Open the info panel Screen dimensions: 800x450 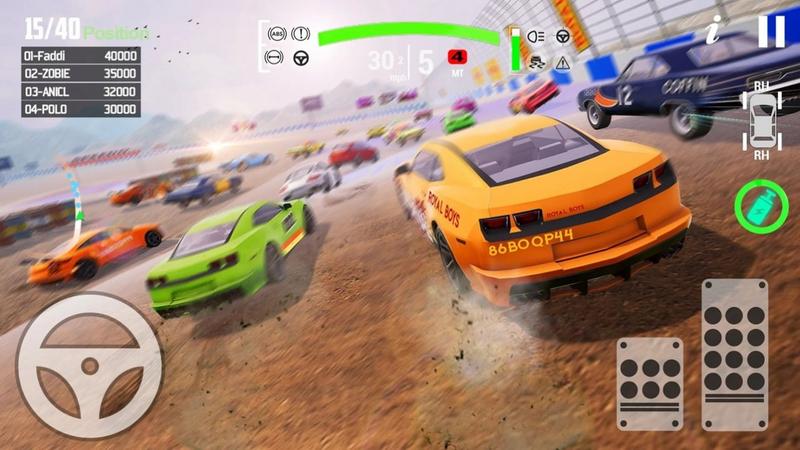point(713,31)
